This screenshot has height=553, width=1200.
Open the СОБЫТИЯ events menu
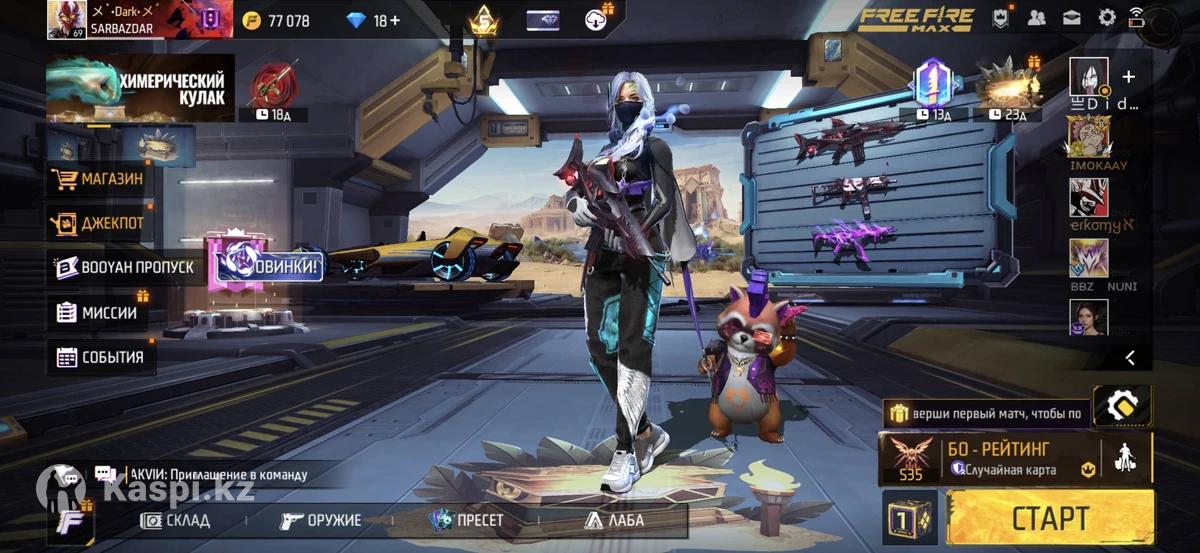[100, 357]
